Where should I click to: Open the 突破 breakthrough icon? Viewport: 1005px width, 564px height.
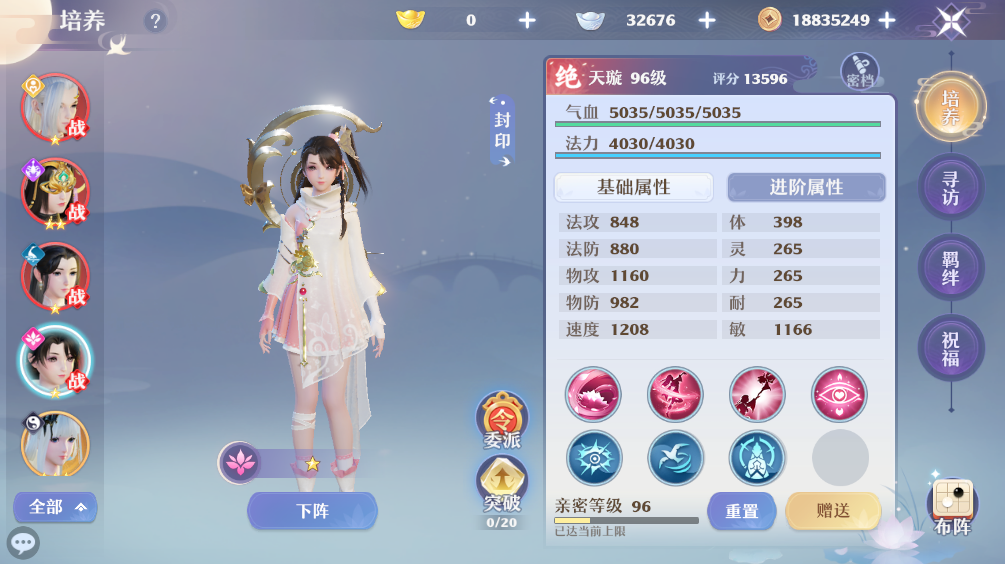502,484
